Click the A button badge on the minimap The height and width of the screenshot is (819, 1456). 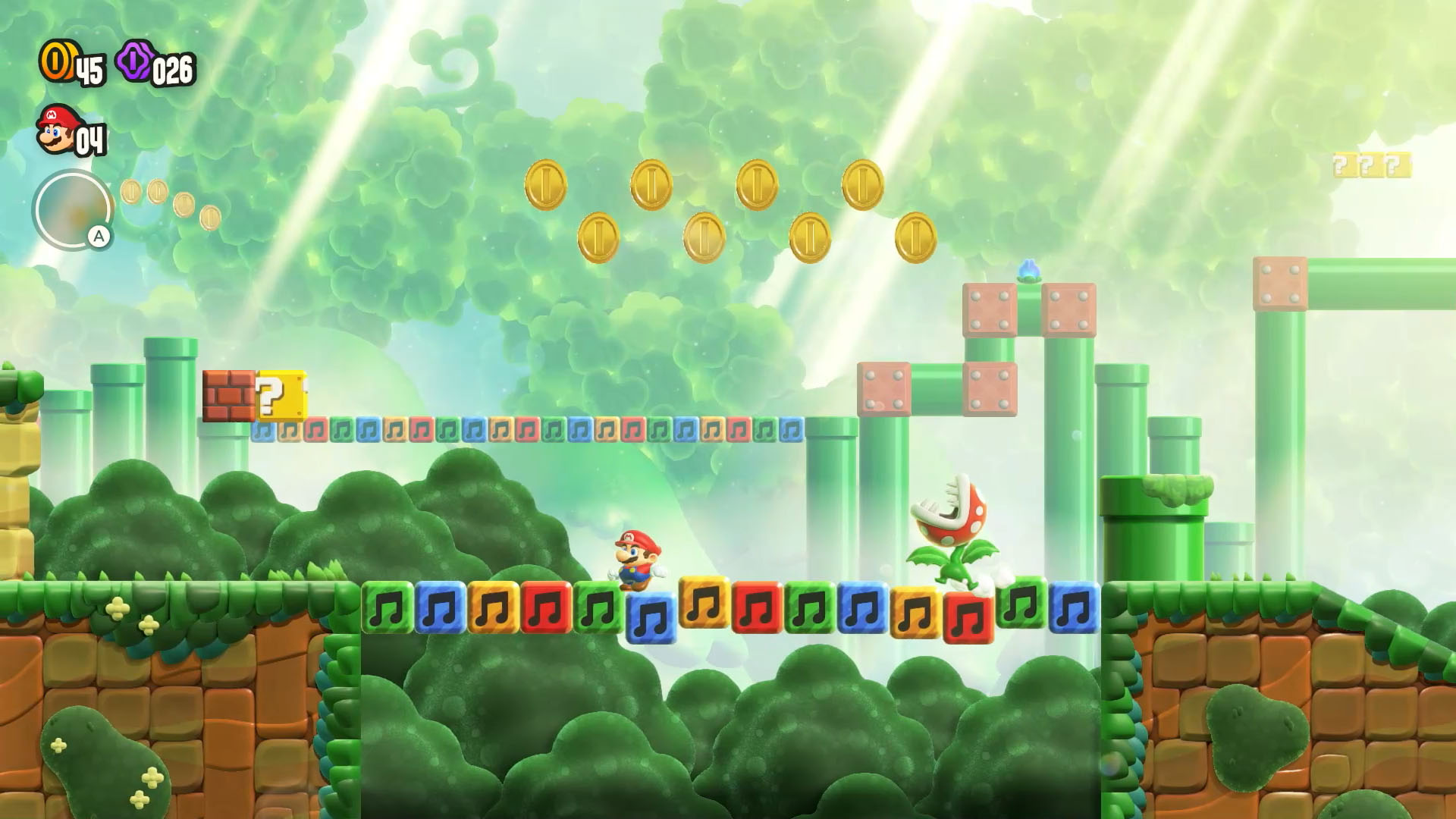(97, 236)
